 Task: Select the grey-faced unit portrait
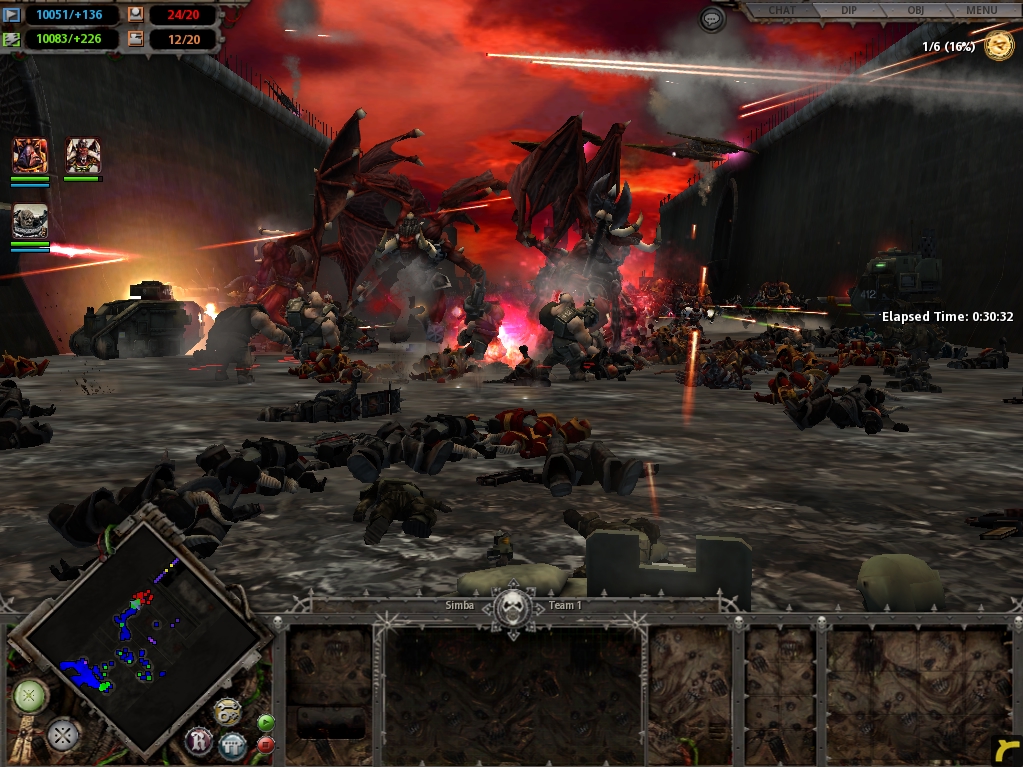coord(30,222)
